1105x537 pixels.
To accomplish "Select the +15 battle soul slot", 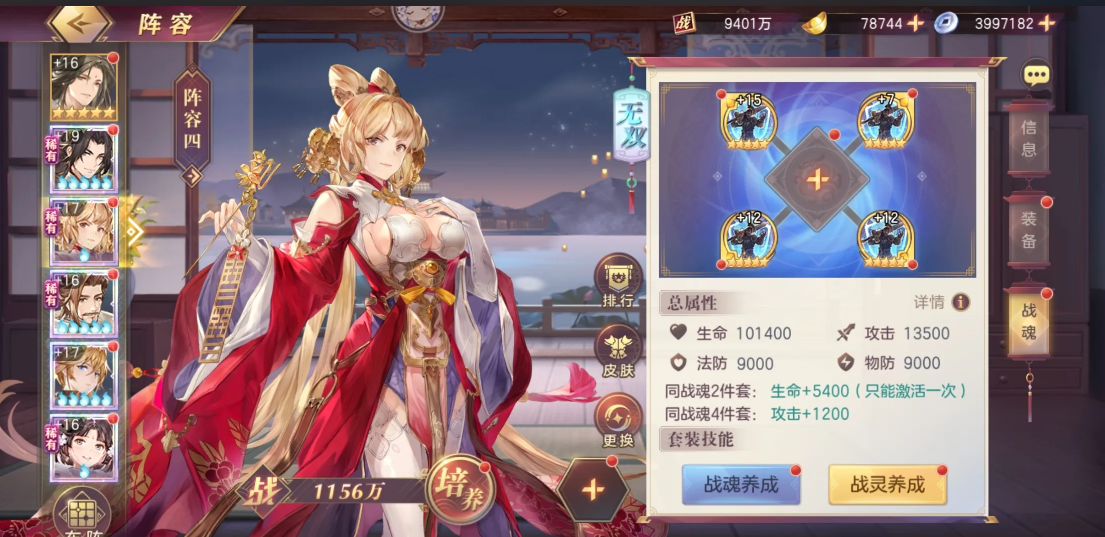I will click(746, 122).
